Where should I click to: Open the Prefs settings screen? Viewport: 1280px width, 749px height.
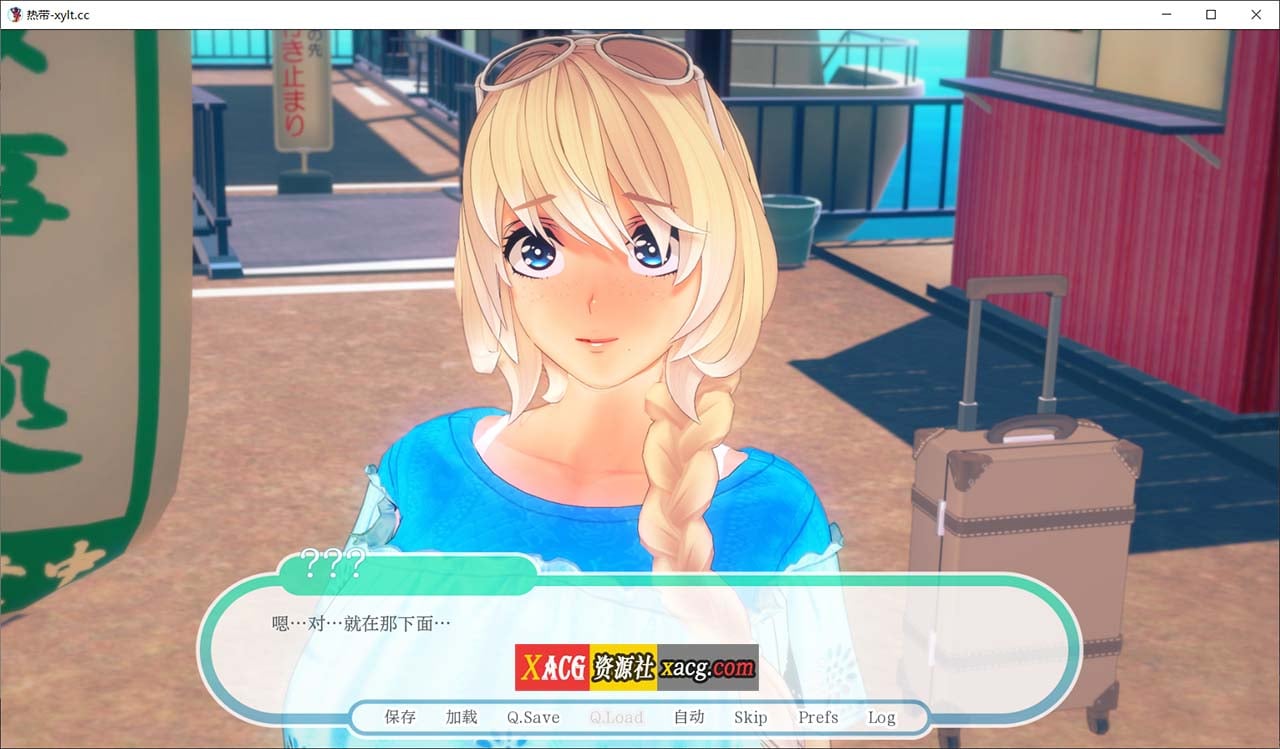tap(817, 717)
